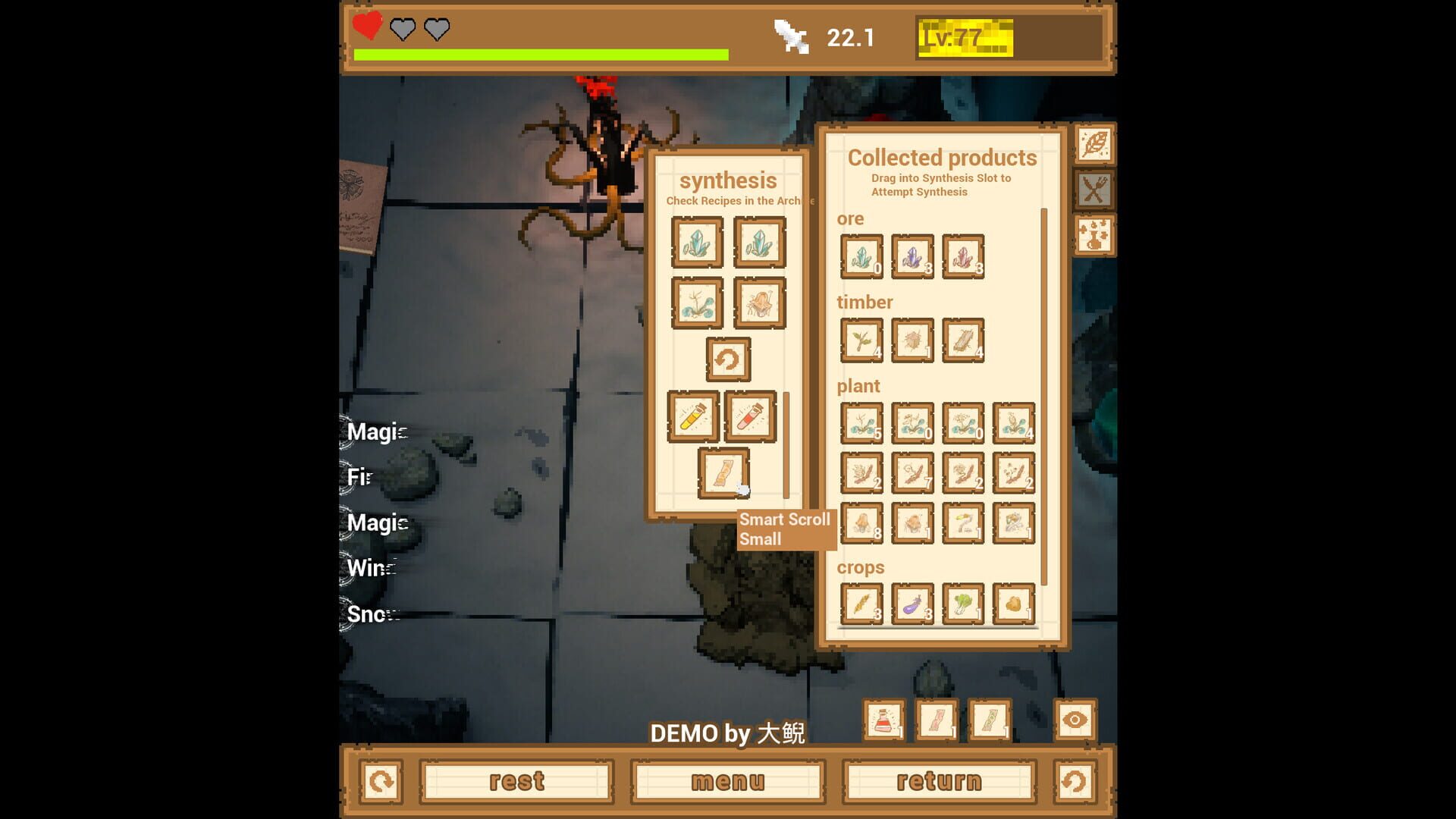Viewport: 1456px width, 819px height.
Task: Select the eggplant icon in the crops section
Action: coord(912,603)
